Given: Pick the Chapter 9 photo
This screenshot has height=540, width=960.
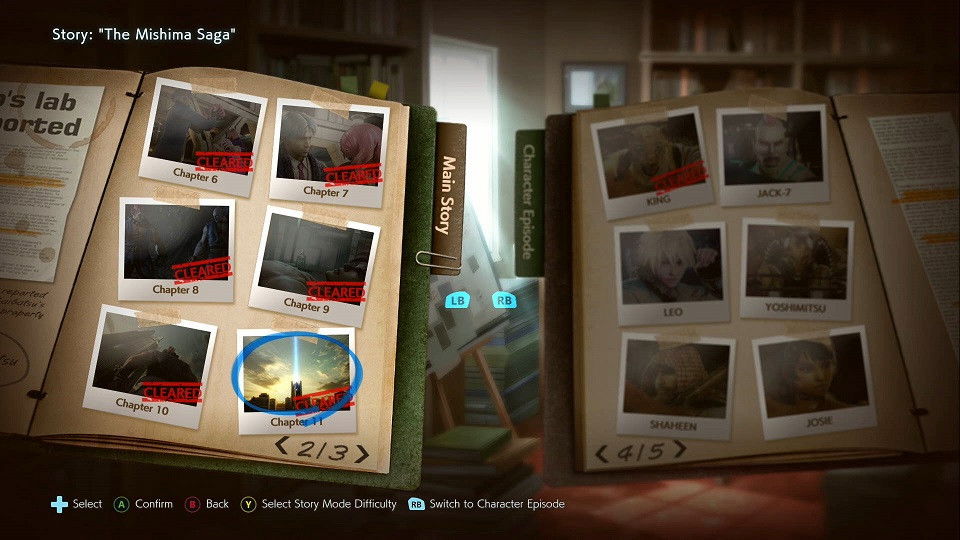Looking at the screenshot, I should click(x=312, y=262).
